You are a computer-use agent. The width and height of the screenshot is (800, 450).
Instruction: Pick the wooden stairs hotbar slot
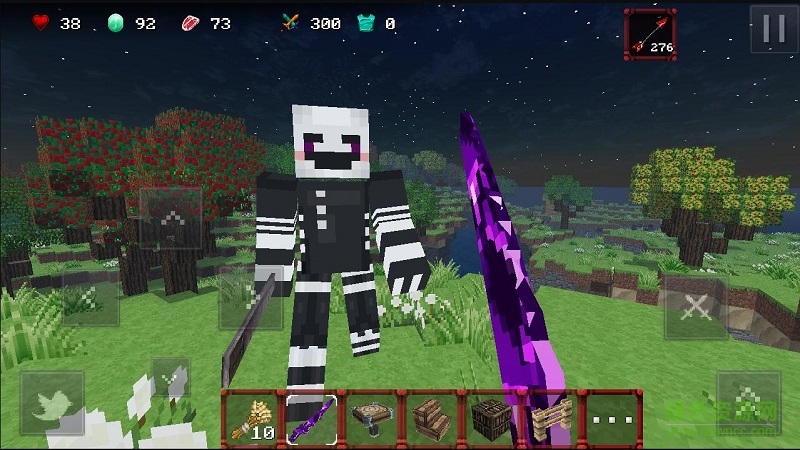point(429,418)
